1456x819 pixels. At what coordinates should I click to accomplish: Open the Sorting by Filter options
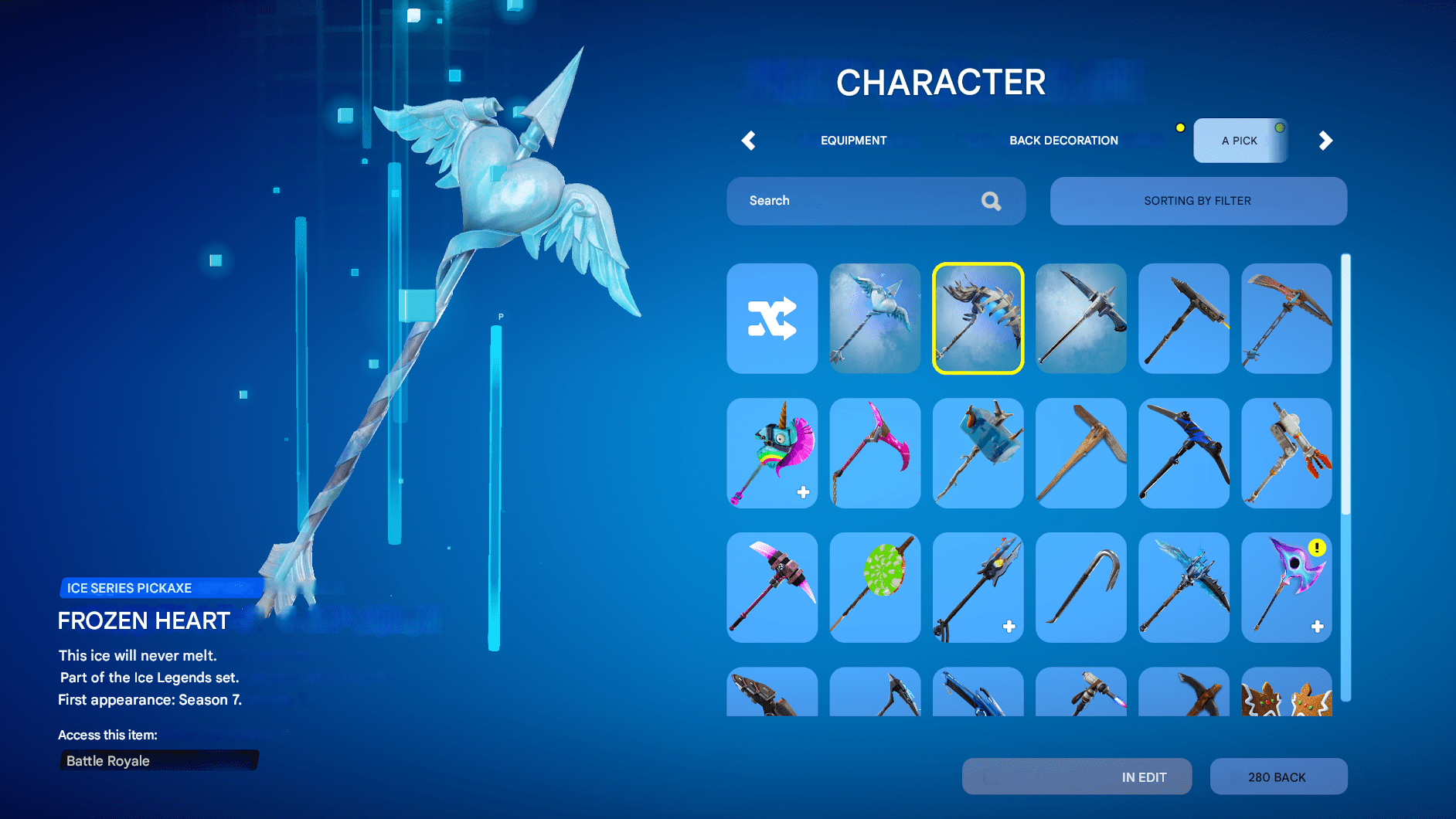coord(1197,201)
